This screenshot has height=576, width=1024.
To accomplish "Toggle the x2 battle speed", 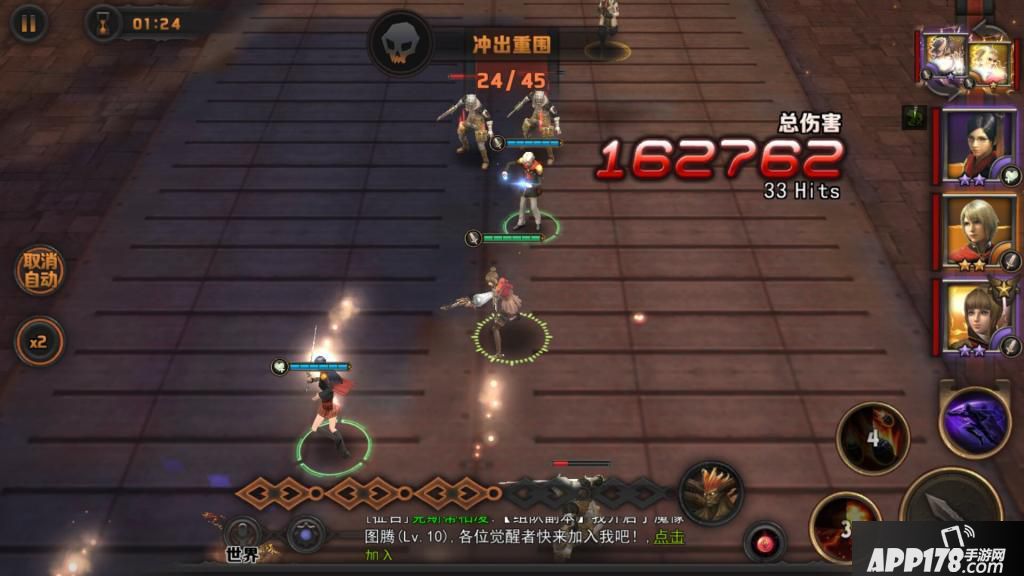I will click(39, 342).
